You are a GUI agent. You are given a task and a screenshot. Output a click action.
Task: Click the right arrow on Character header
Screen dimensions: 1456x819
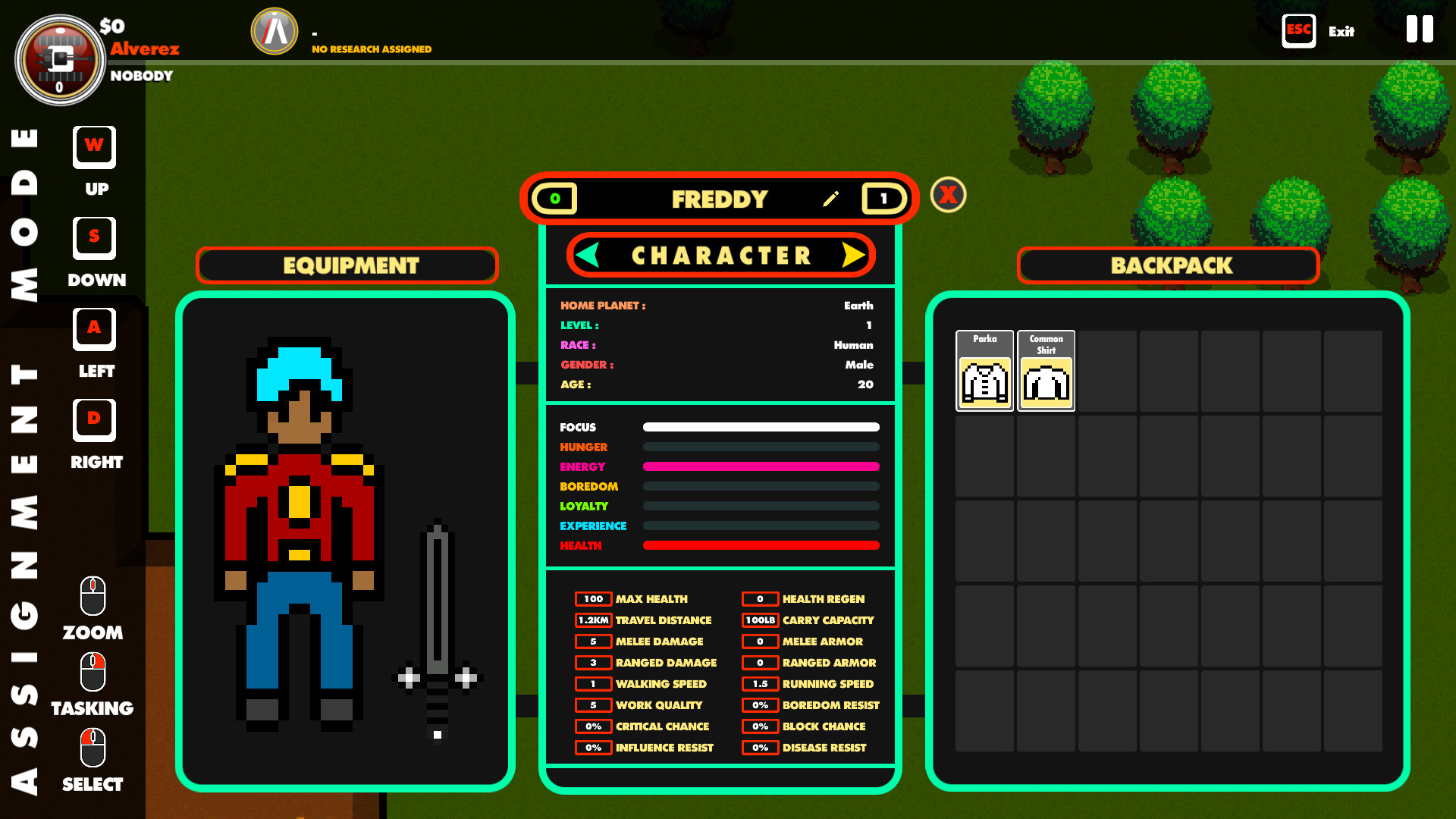[851, 255]
